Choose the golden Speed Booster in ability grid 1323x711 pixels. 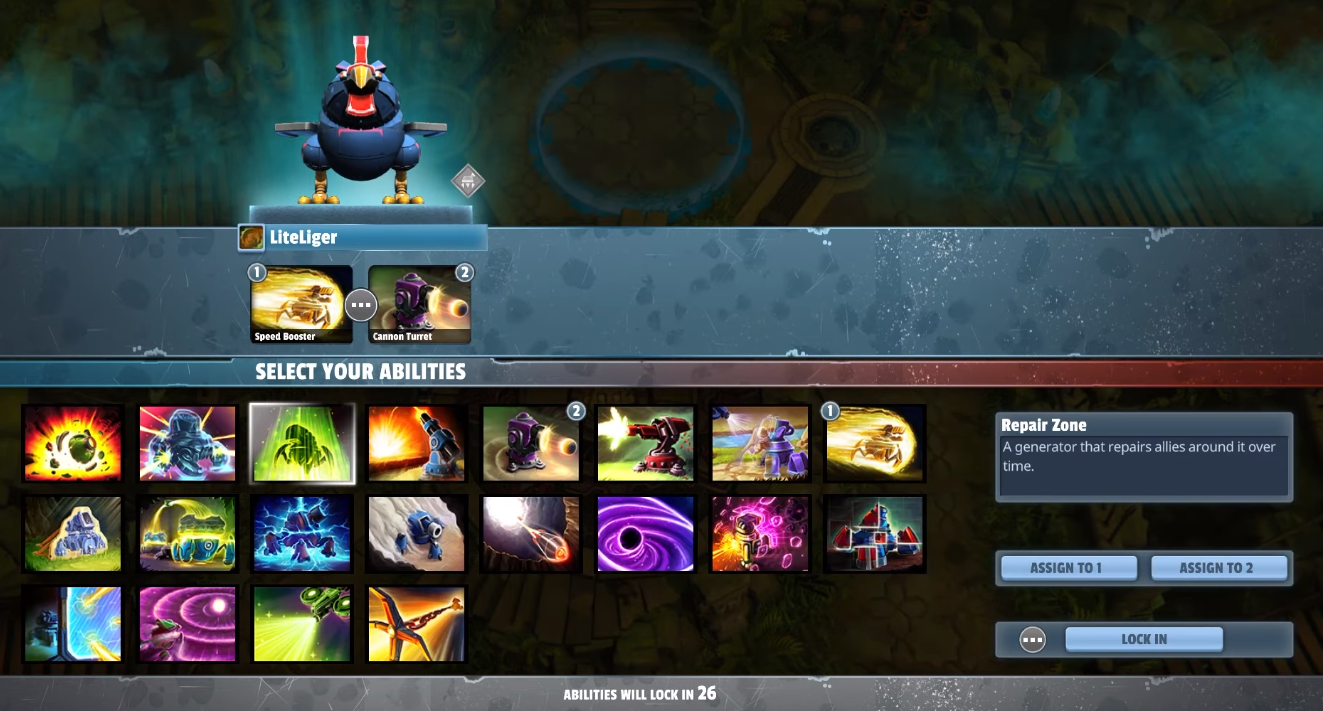coord(875,443)
